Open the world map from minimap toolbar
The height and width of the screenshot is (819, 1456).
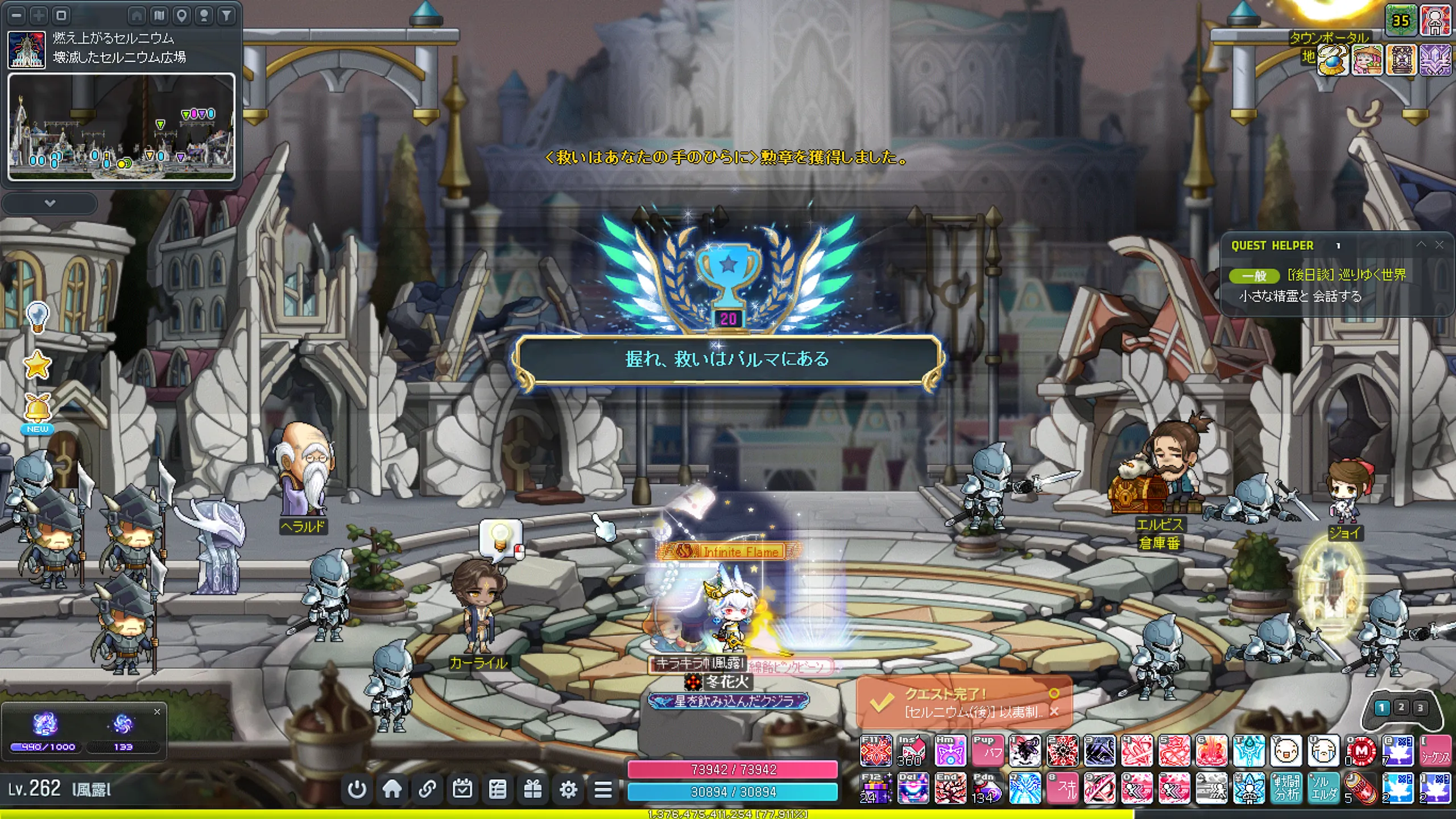[159, 15]
